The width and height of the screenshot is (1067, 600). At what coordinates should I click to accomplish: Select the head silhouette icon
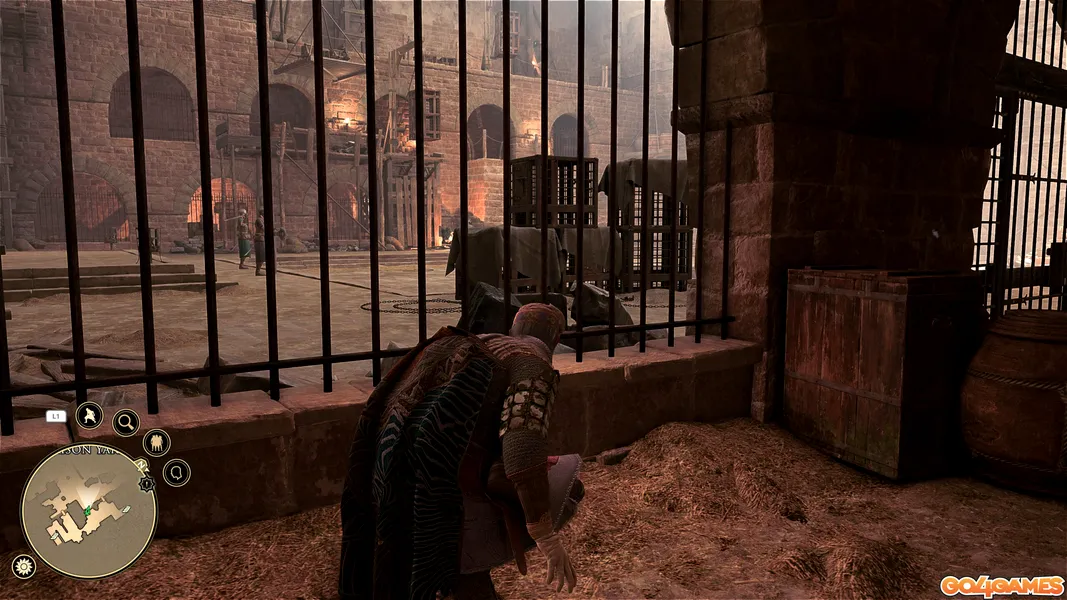tap(176, 472)
